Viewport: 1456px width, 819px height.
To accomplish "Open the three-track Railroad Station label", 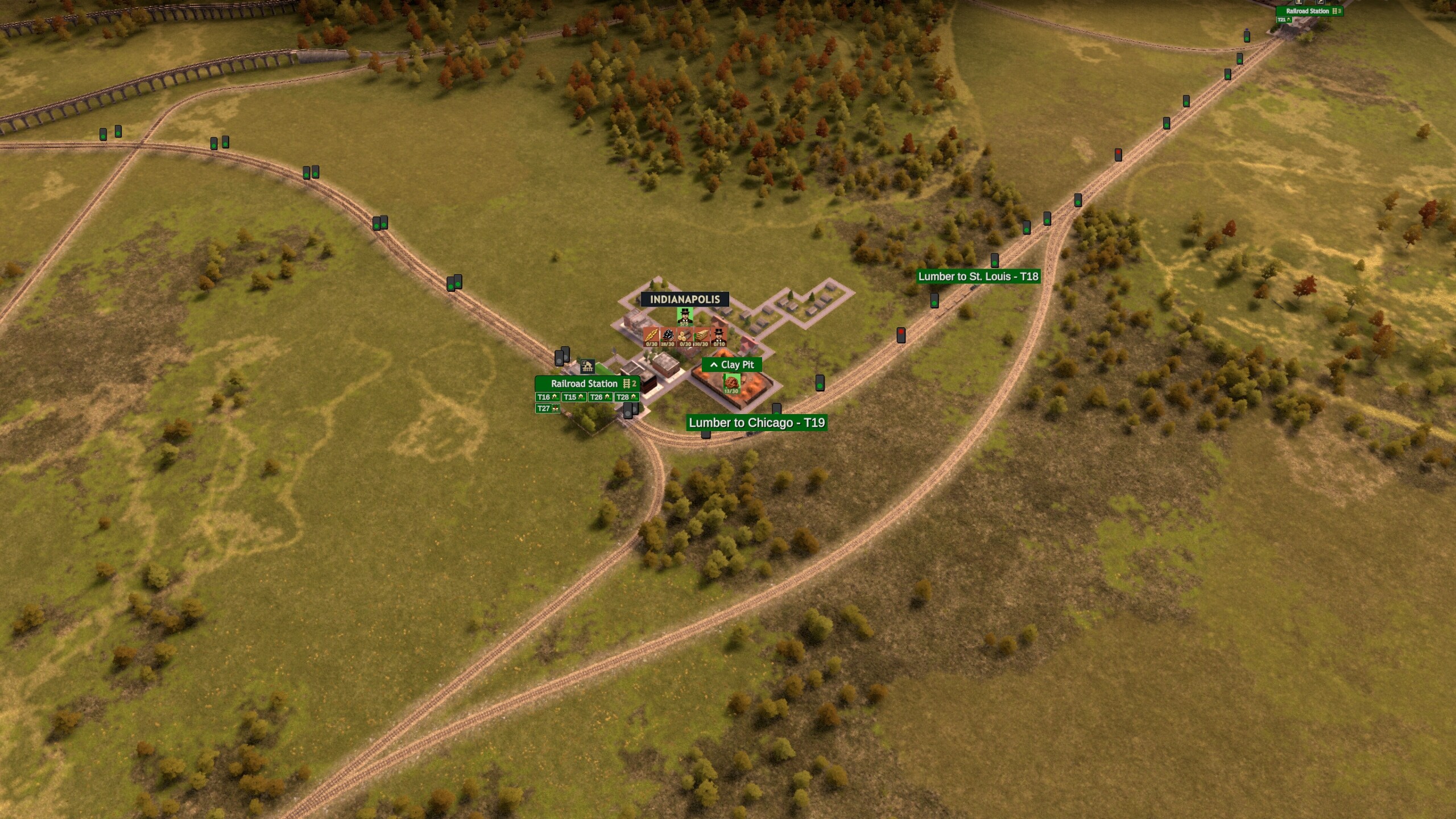I will coord(1309,11).
